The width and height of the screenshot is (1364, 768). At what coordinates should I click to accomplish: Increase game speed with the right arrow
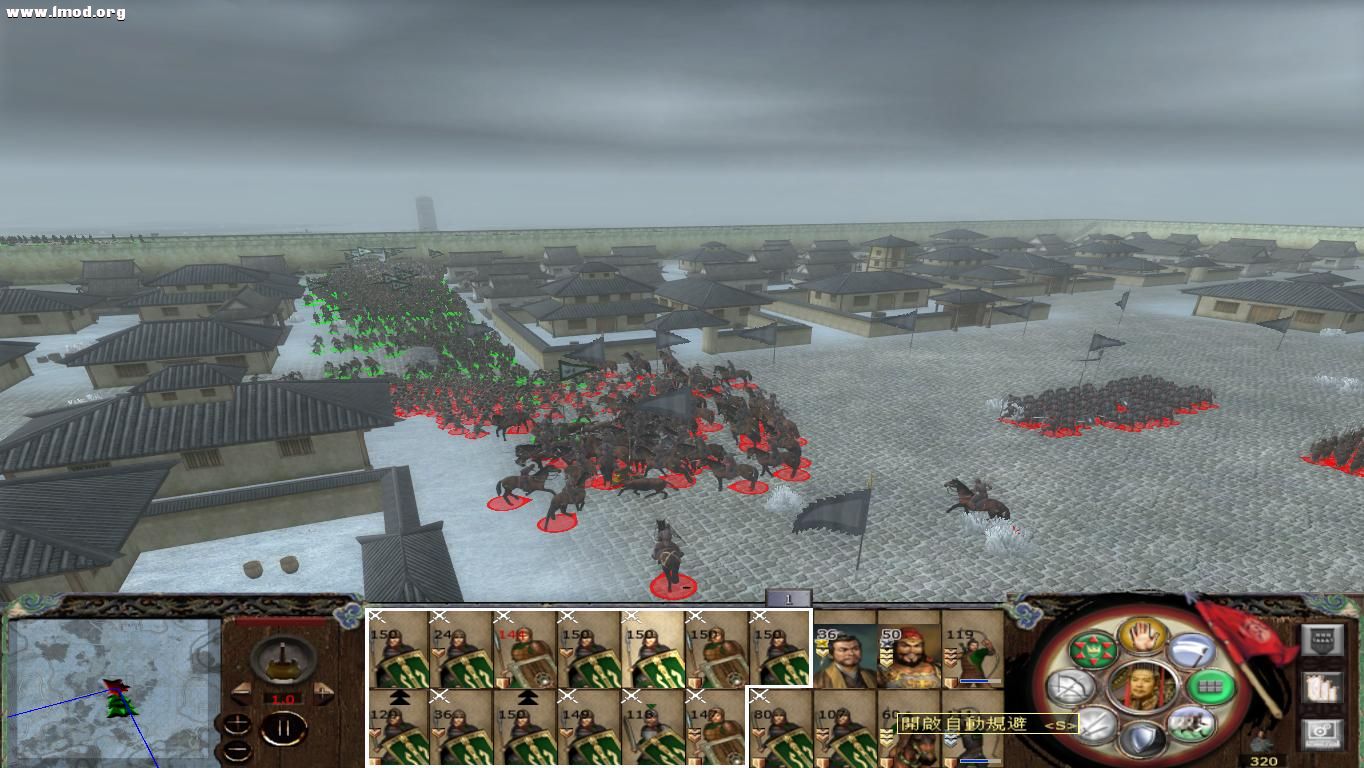[324, 692]
